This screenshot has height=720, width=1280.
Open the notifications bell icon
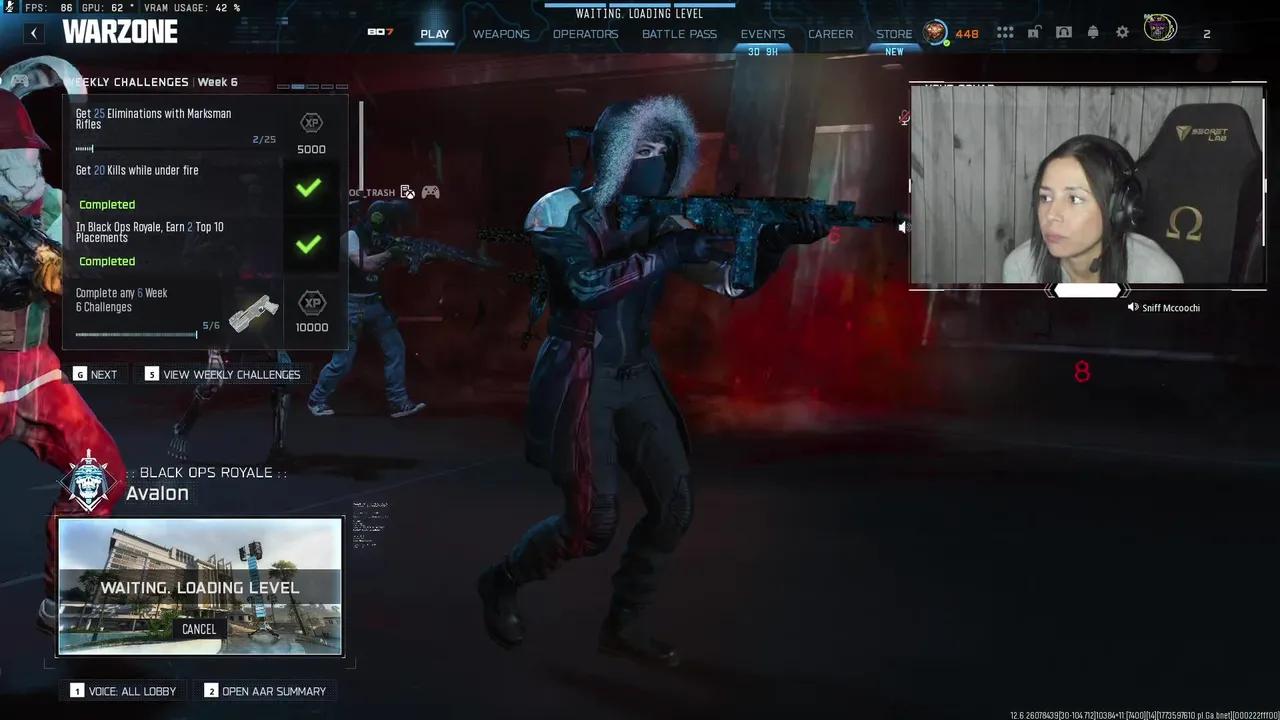click(x=1093, y=32)
